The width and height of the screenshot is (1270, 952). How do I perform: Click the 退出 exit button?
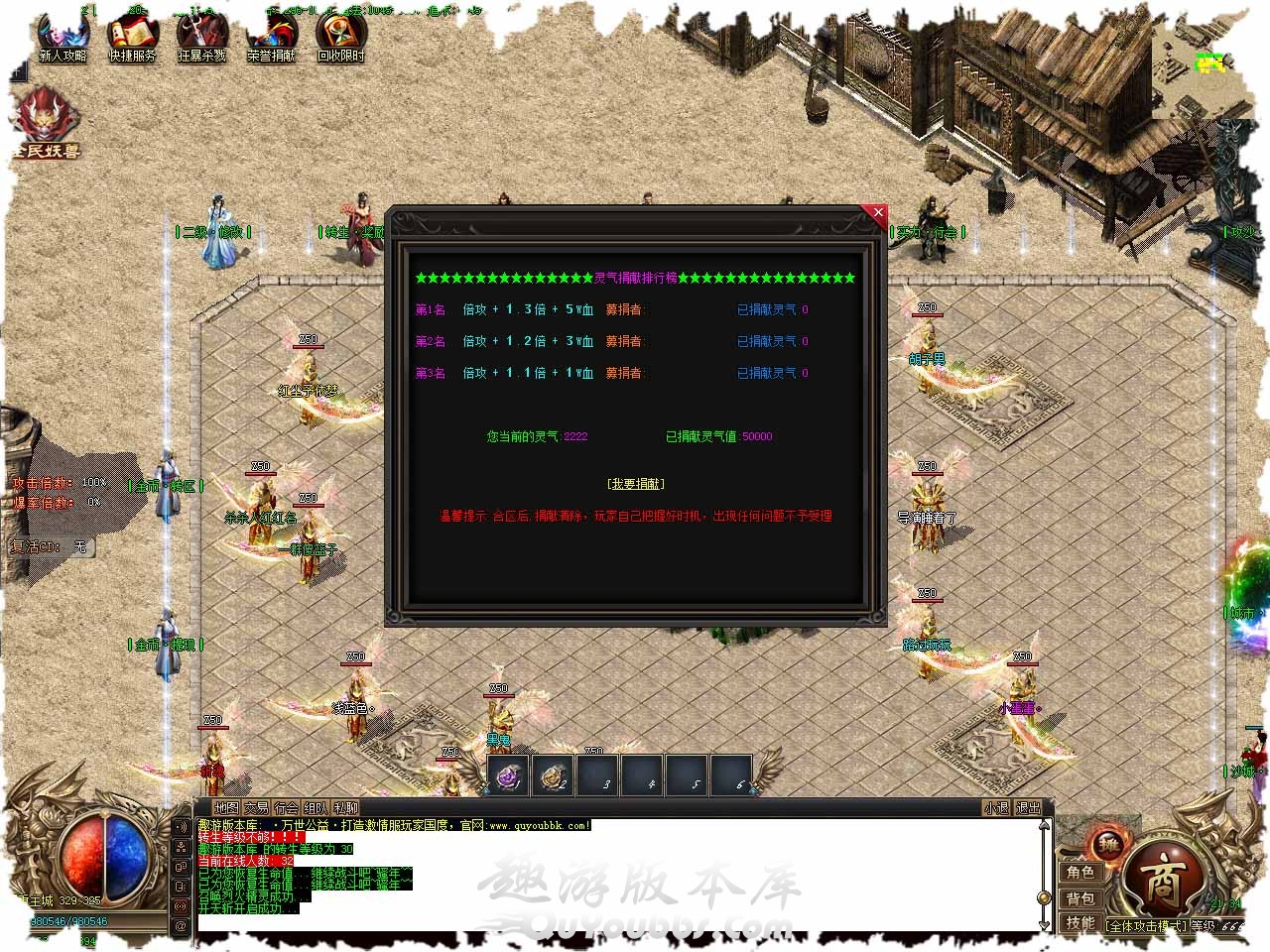(x=1029, y=808)
